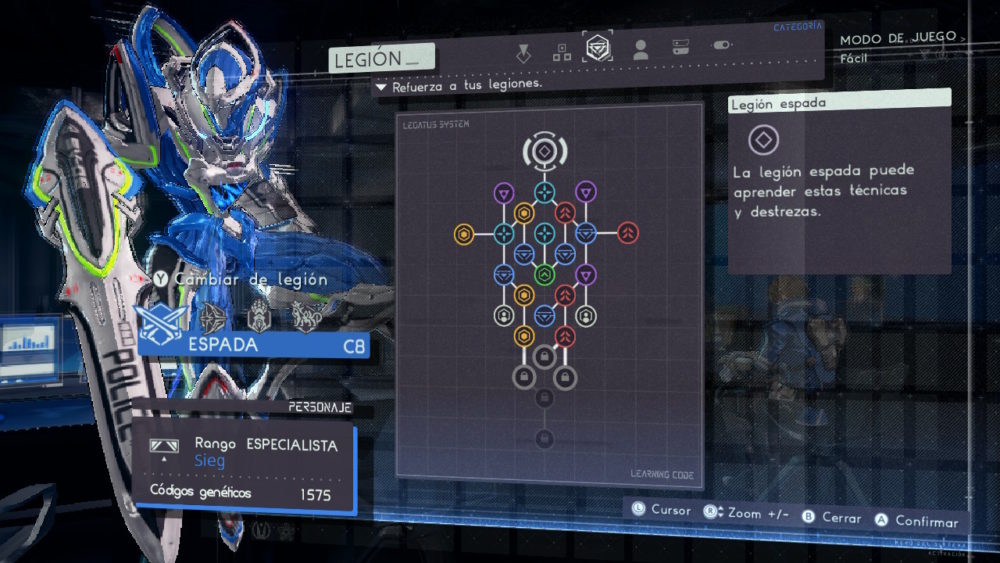The image size is (1000, 563).
Task: Click the Rango Especialista character panel
Action: pyautogui.click(x=244, y=465)
